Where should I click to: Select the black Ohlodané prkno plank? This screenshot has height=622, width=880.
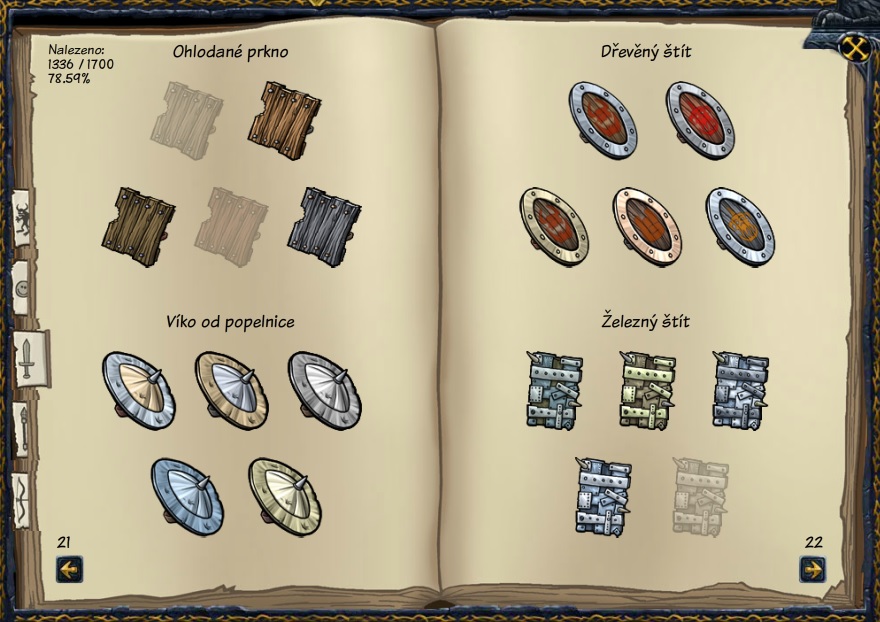[x=324, y=226]
